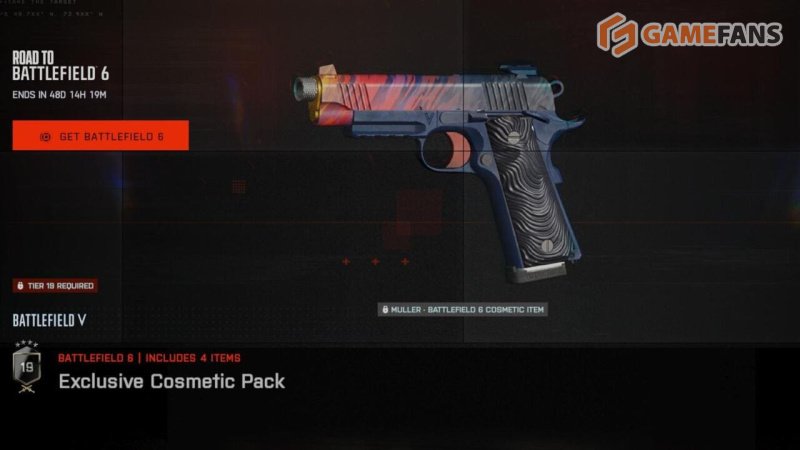Open the GameFans watermark logo
The image size is (800, 450).
click(689, 35)
